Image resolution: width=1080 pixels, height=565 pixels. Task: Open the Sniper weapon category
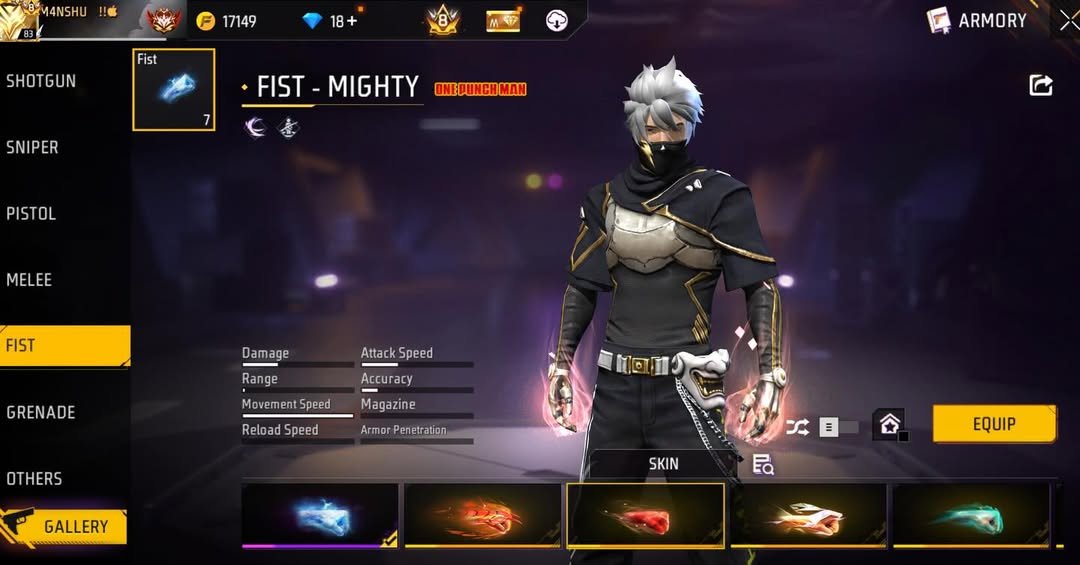[x=33, y=147]
